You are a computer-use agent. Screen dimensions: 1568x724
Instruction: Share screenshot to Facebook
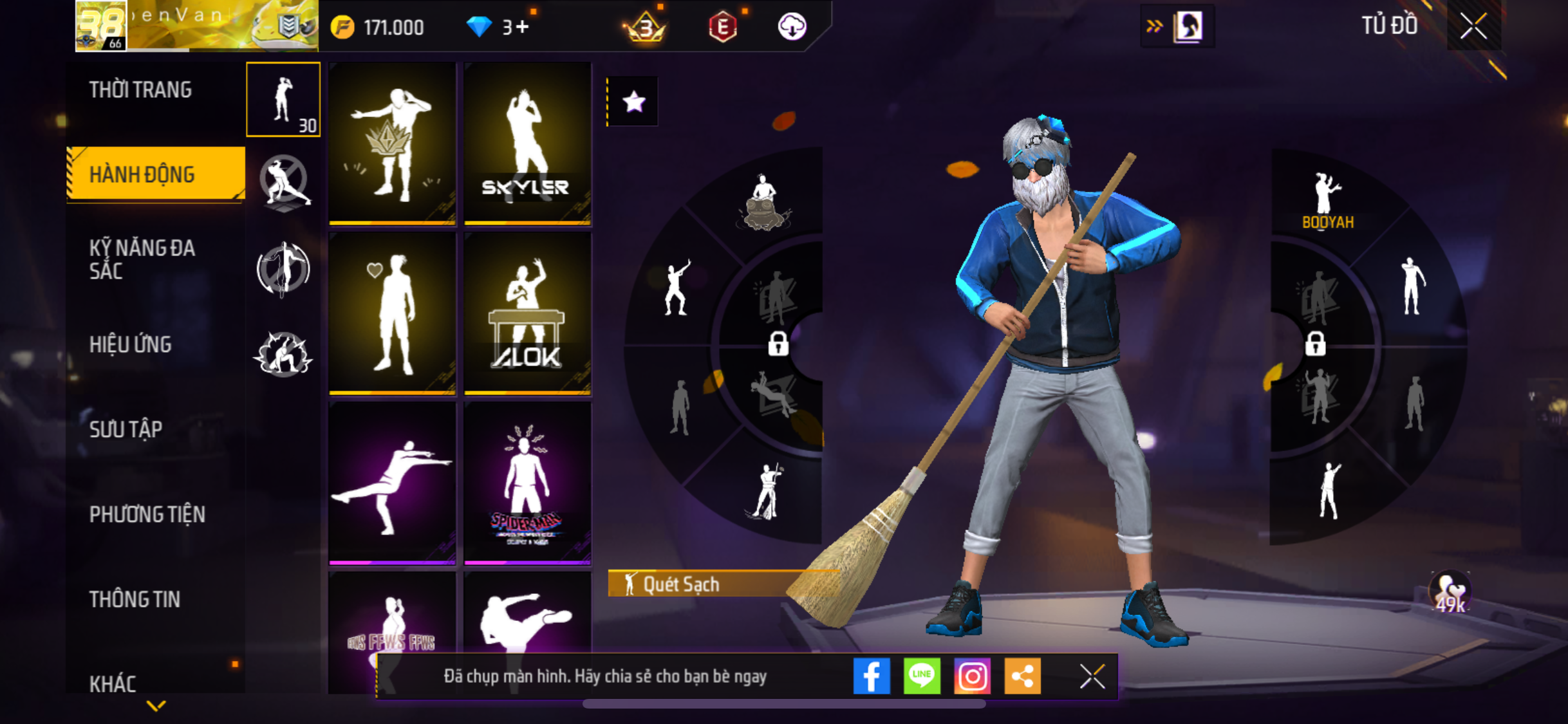click(x=872, y=676)
